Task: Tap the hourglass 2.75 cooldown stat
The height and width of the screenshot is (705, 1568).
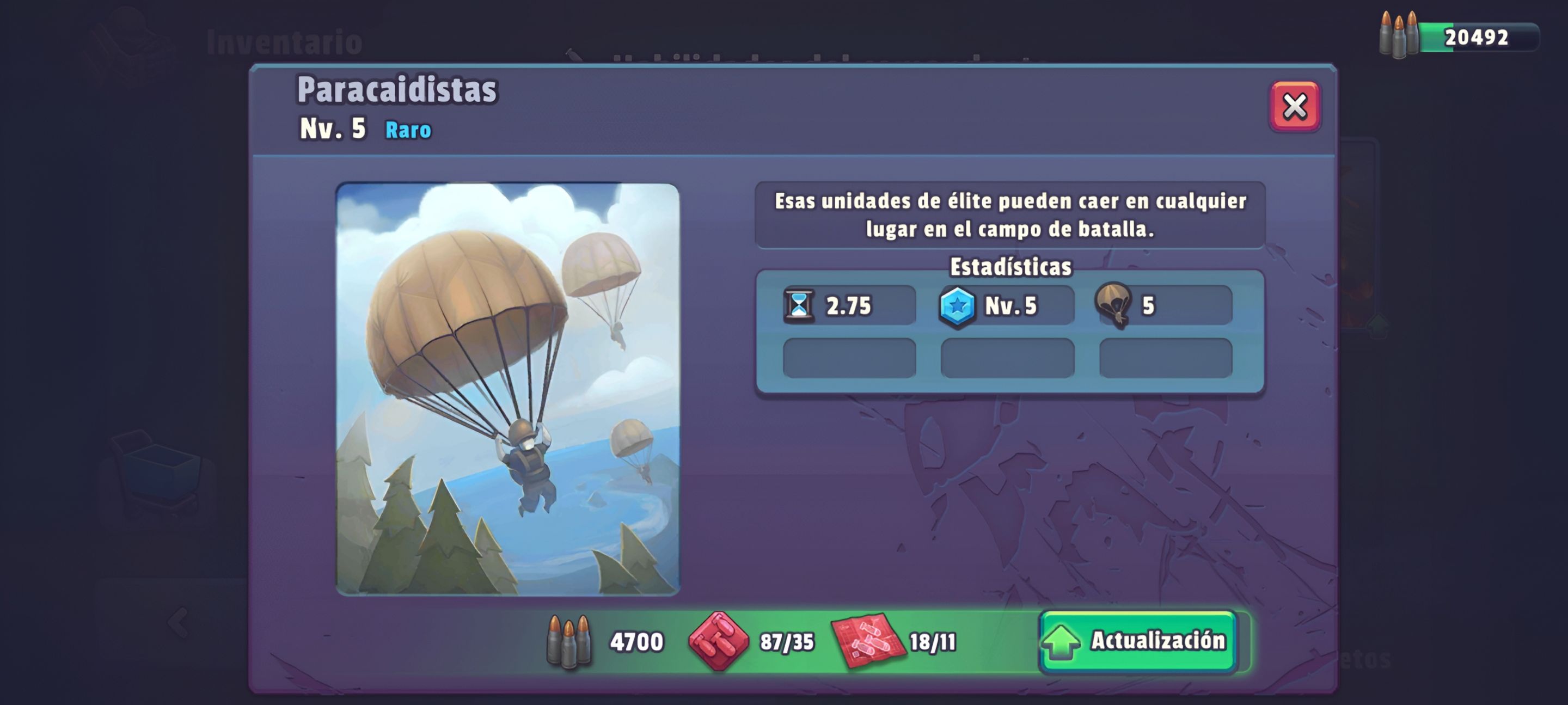Action: pos(849,305)
